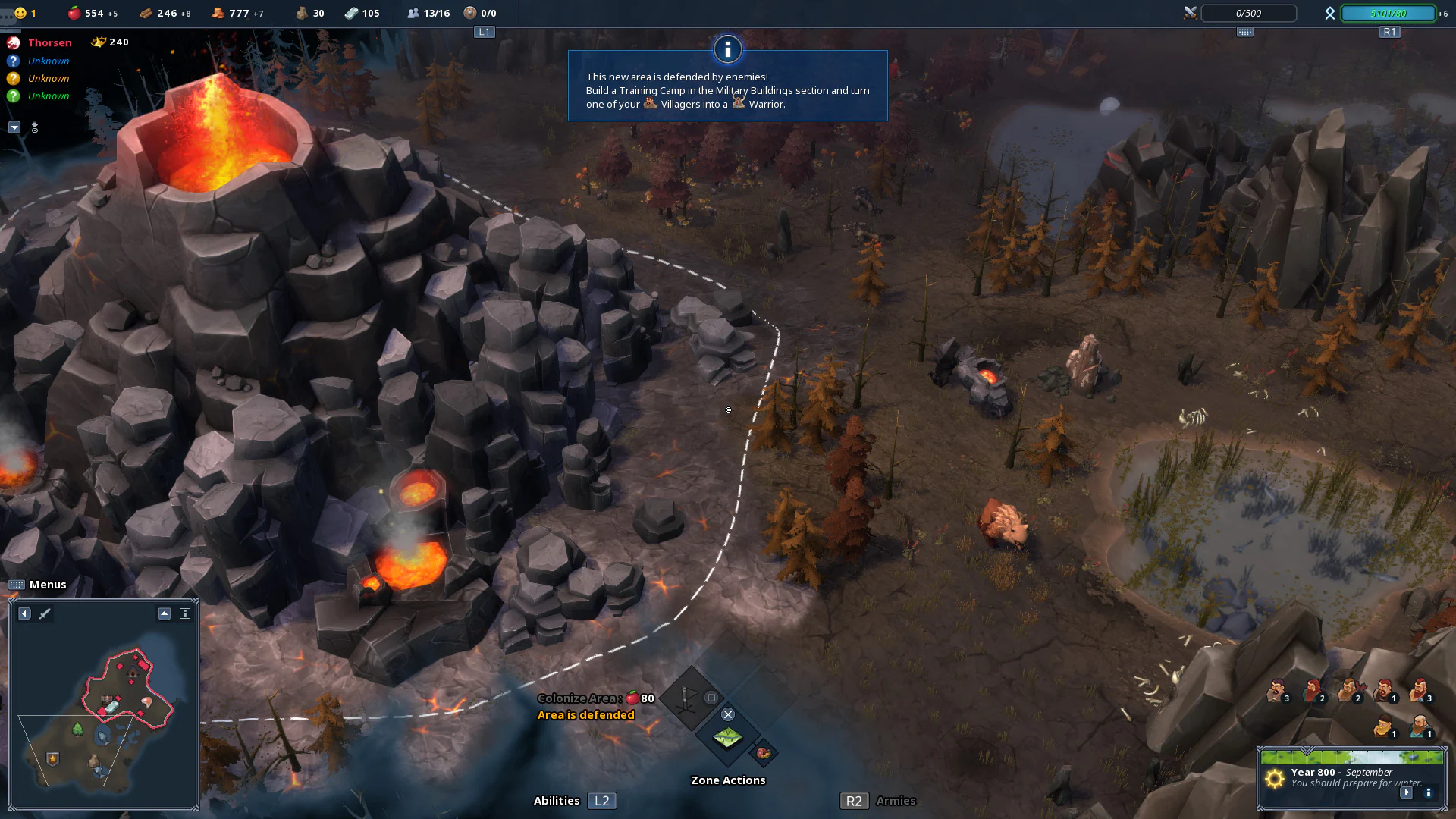Screen dimensions: 1456x819
Task: Click the gold counter in the resource bar
Action: tap(227, 13)
